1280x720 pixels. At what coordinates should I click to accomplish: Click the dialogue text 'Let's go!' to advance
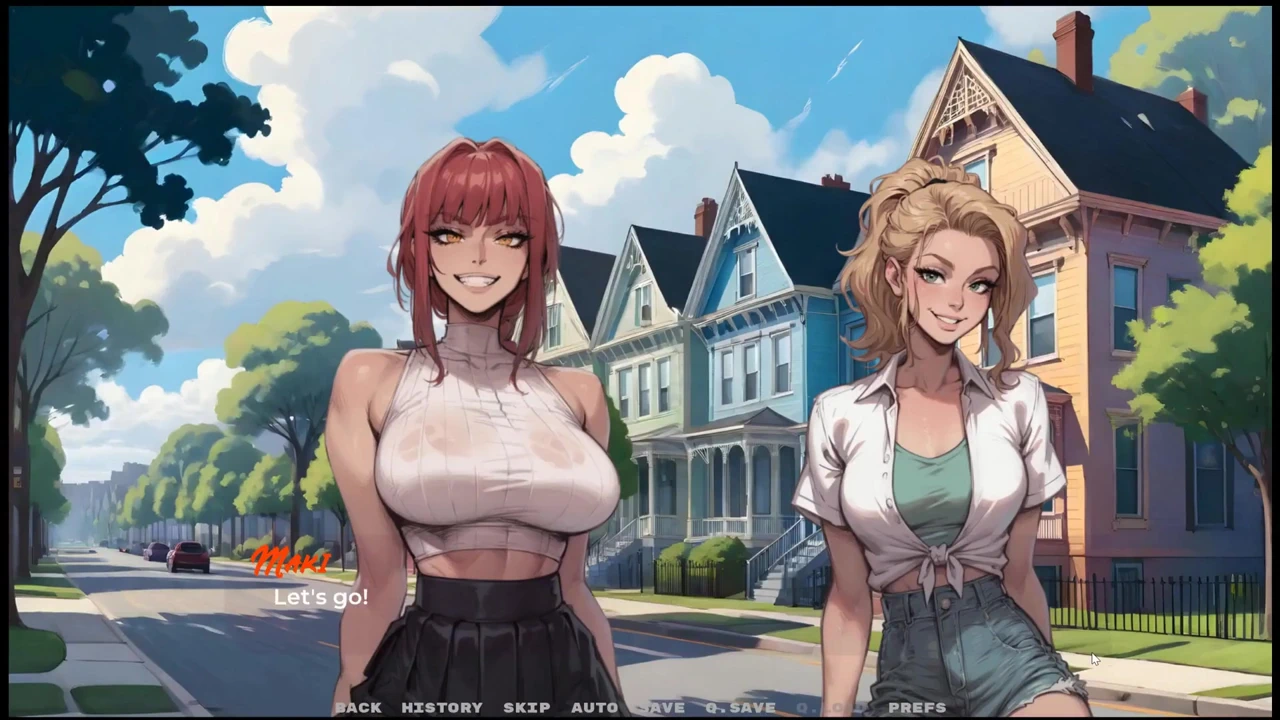[320, 597]
